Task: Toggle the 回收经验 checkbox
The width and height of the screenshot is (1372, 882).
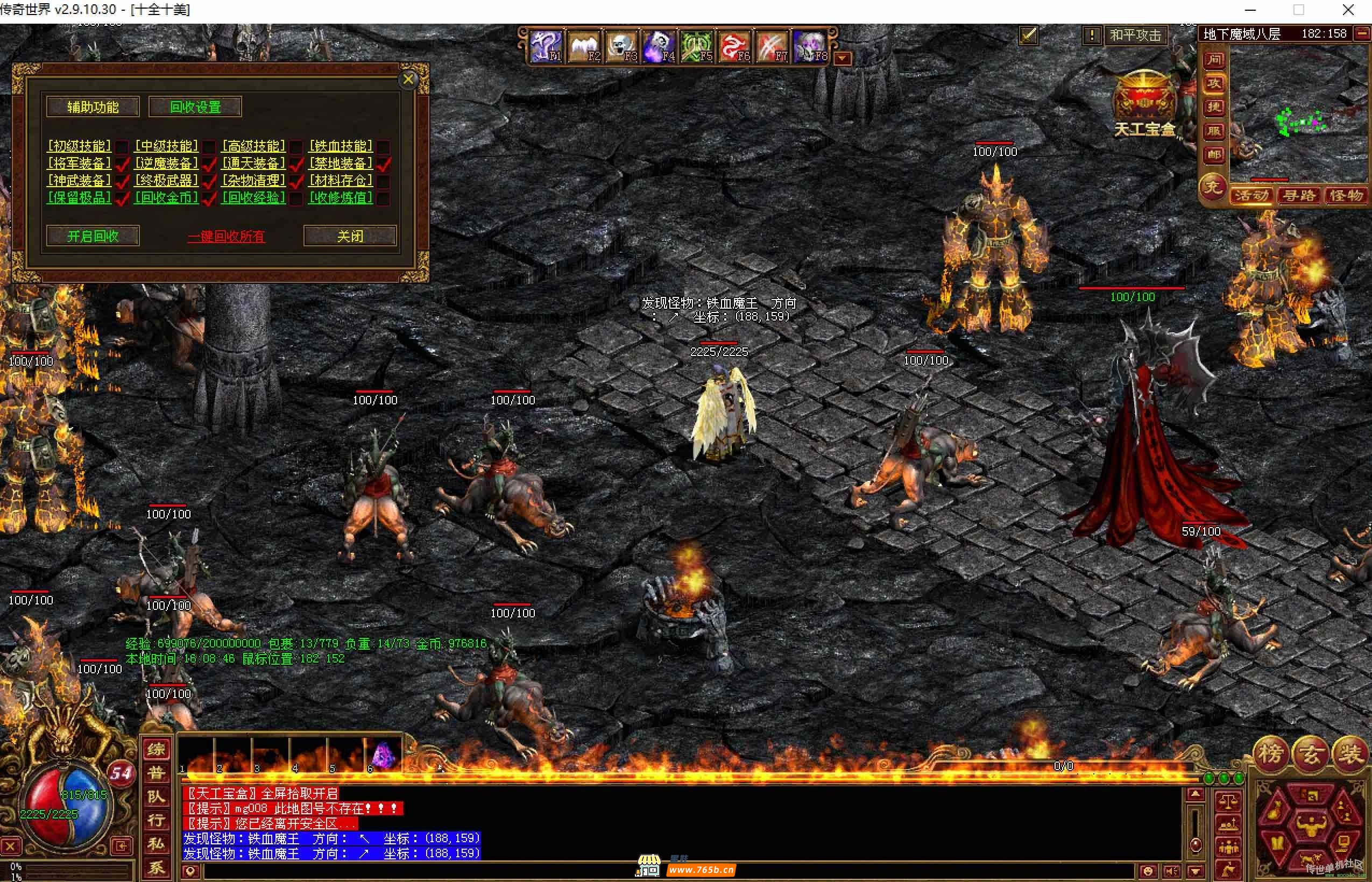Action: [295, 199]
